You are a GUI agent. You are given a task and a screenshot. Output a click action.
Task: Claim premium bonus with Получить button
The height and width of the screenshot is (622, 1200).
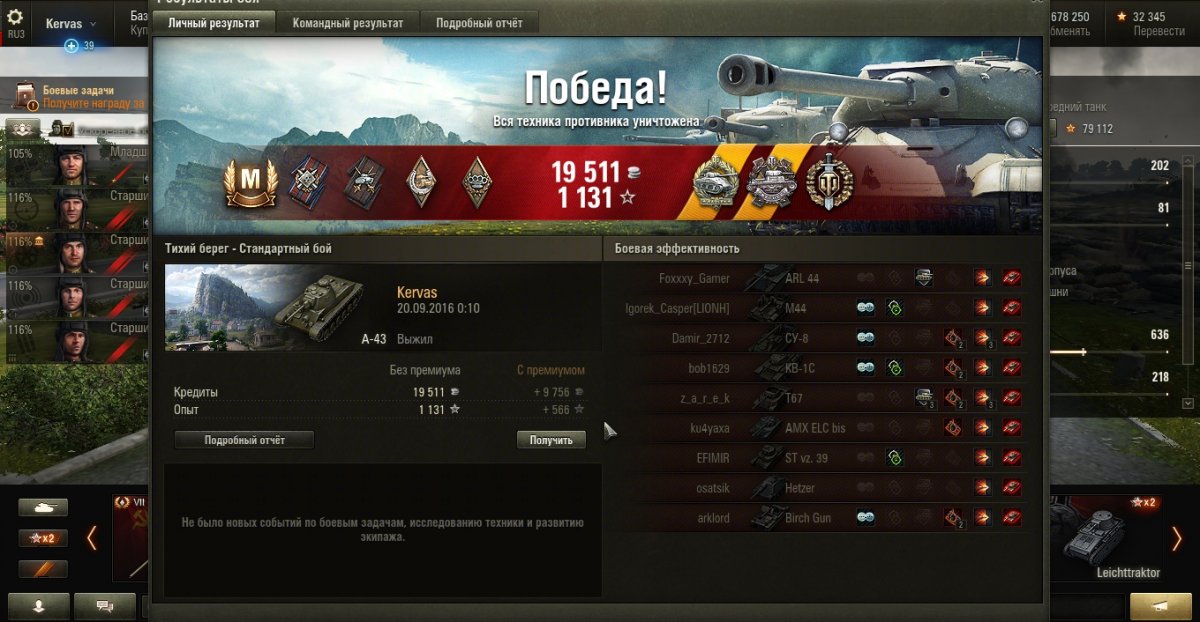click(x=551, y=440)
